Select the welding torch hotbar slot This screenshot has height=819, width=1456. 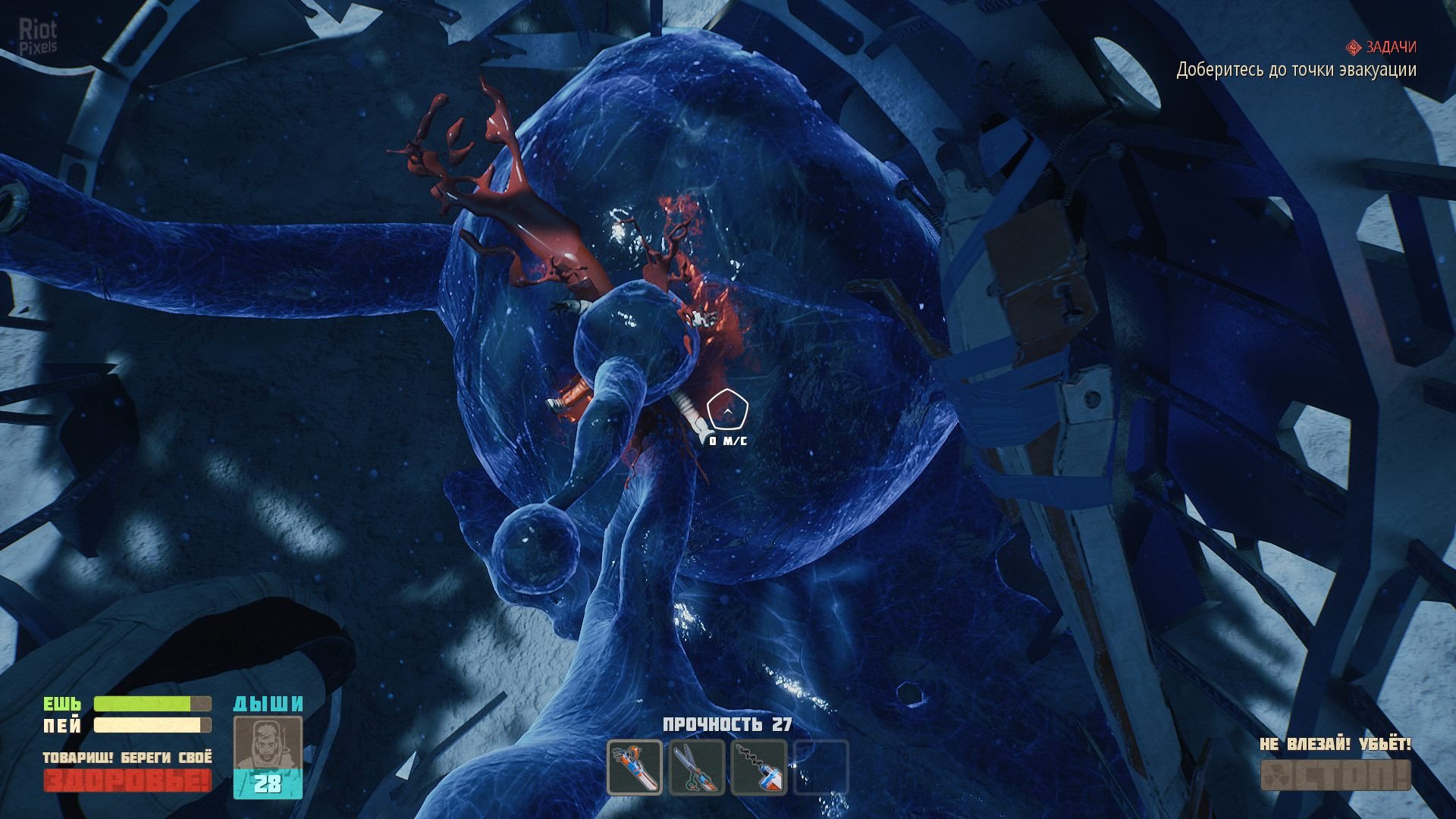point(635,767)
